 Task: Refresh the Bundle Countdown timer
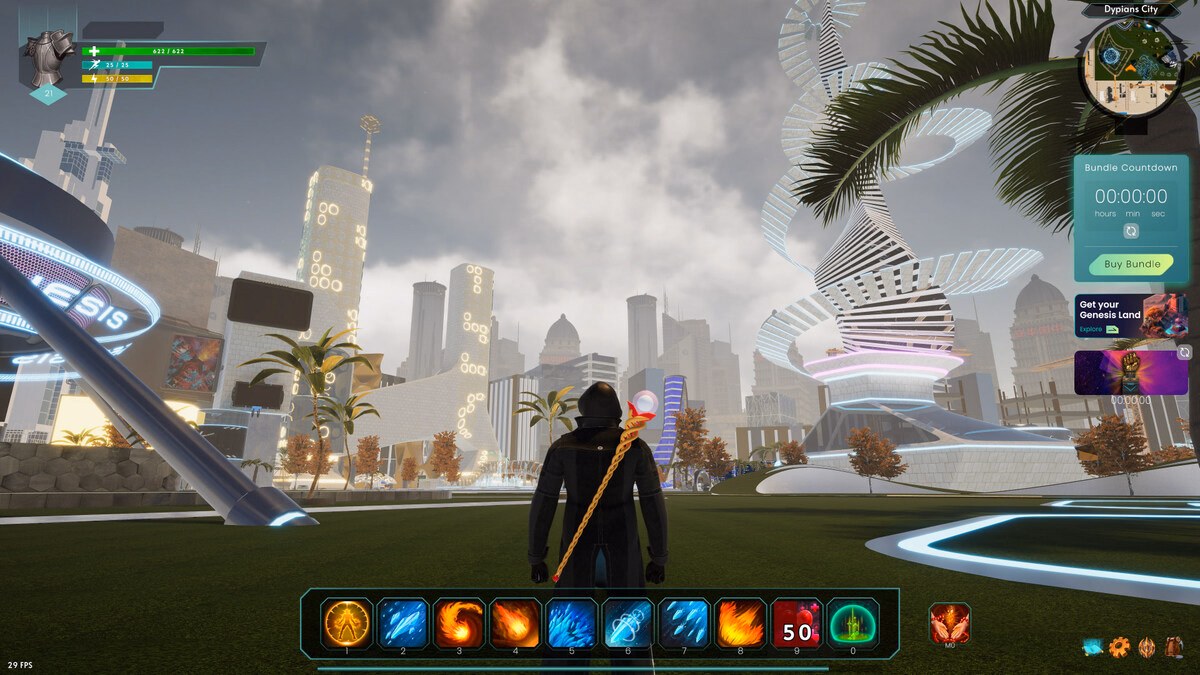tap(1131, 231)
